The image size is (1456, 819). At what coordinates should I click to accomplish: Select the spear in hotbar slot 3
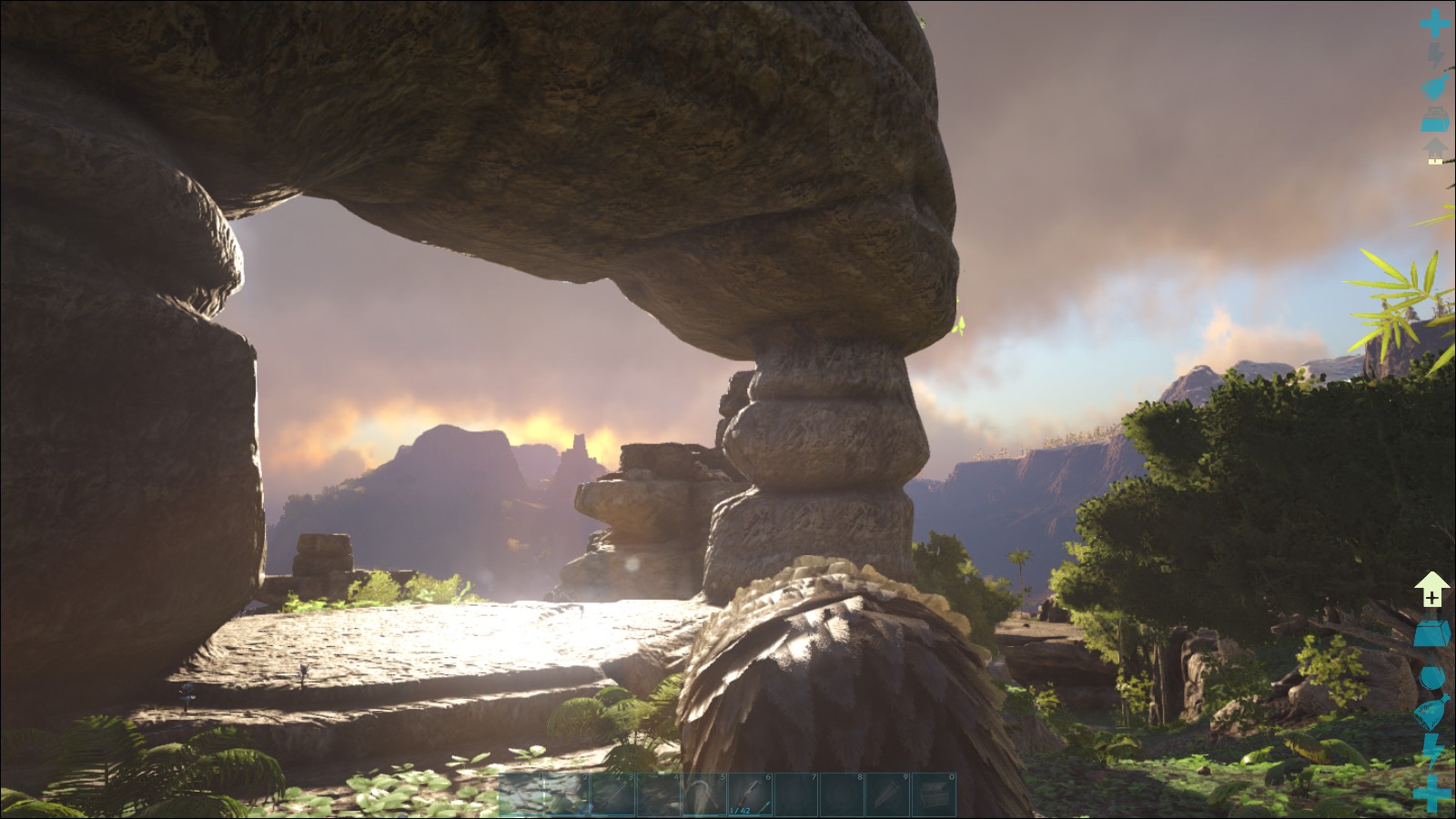click(x=613, y=794)
